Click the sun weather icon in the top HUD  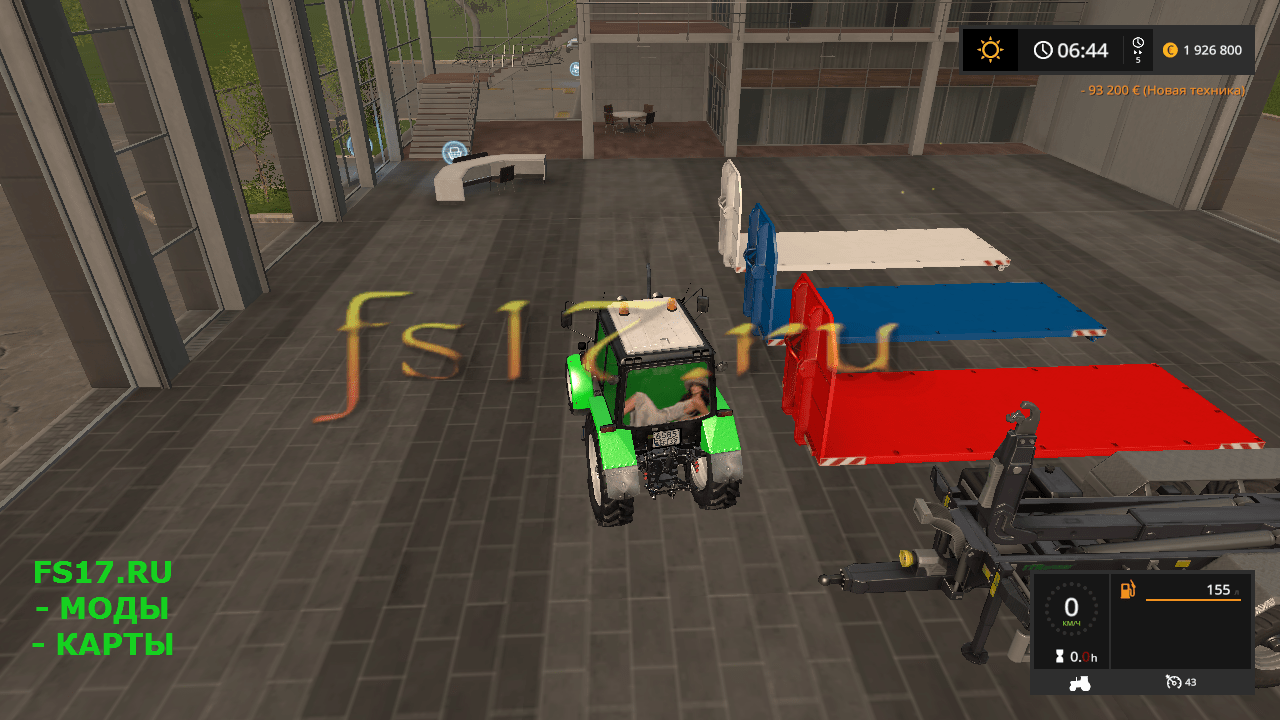[x=990, y=49]
